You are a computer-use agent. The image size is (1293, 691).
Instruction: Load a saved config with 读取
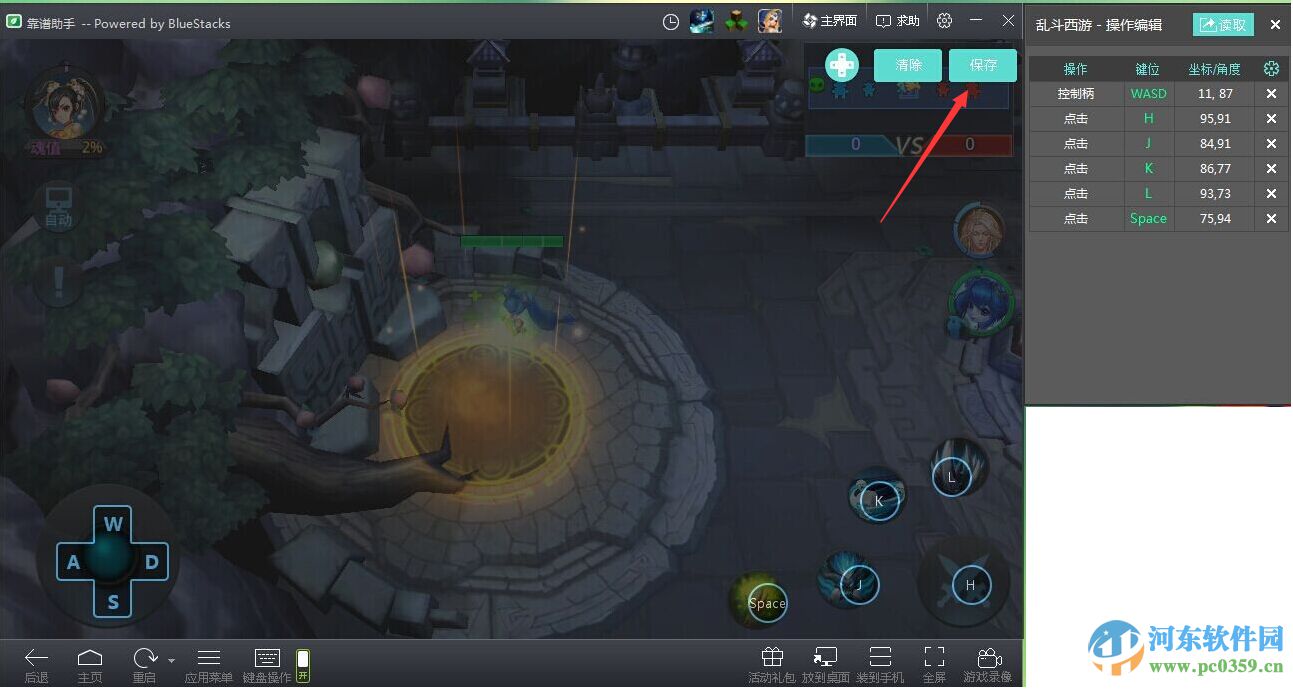click(x=1223, y=25)
